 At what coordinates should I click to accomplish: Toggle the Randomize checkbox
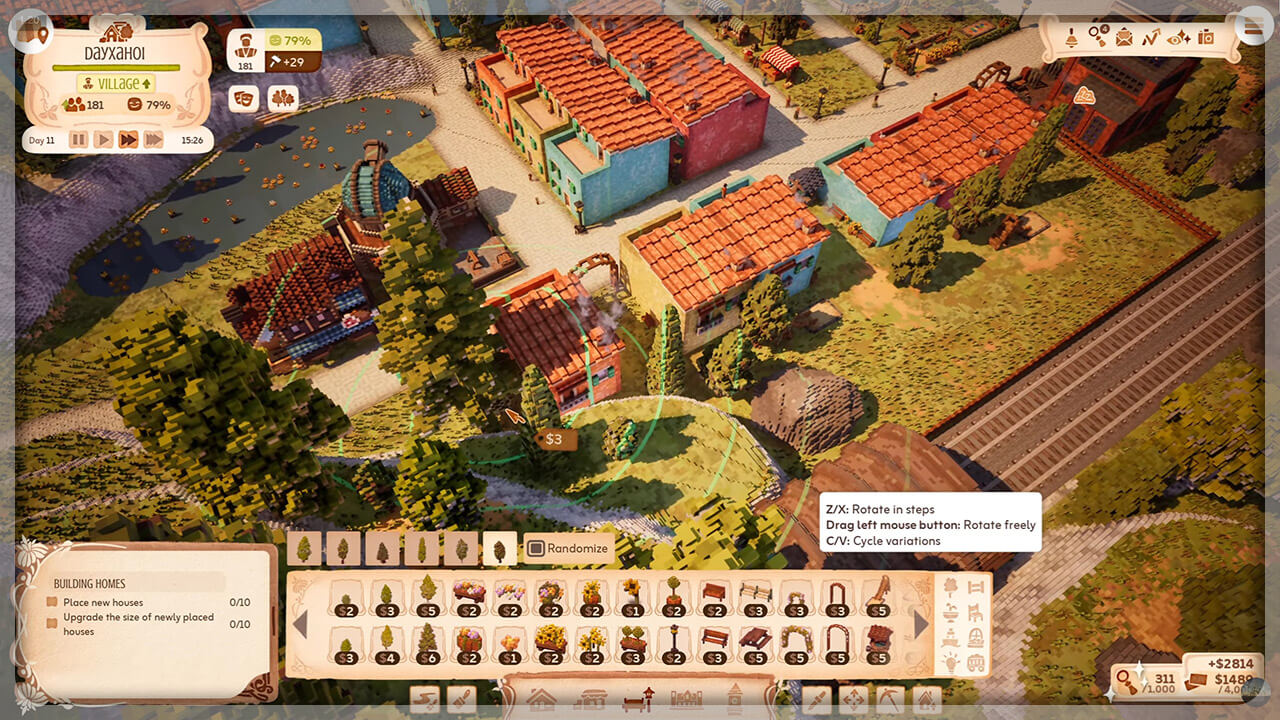[x=536, y=548]
